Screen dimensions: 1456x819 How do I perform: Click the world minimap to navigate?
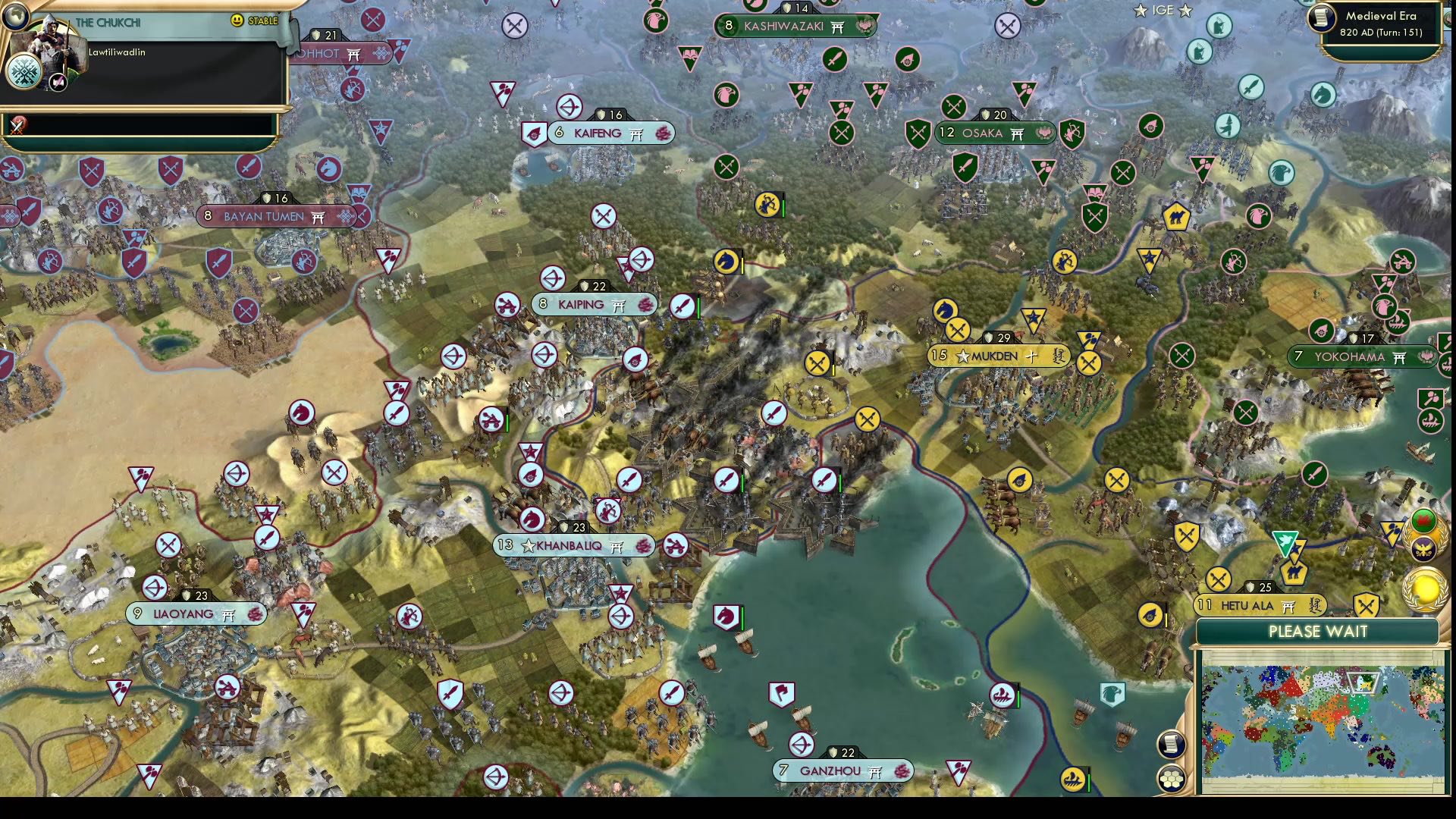pos(1323,720)
